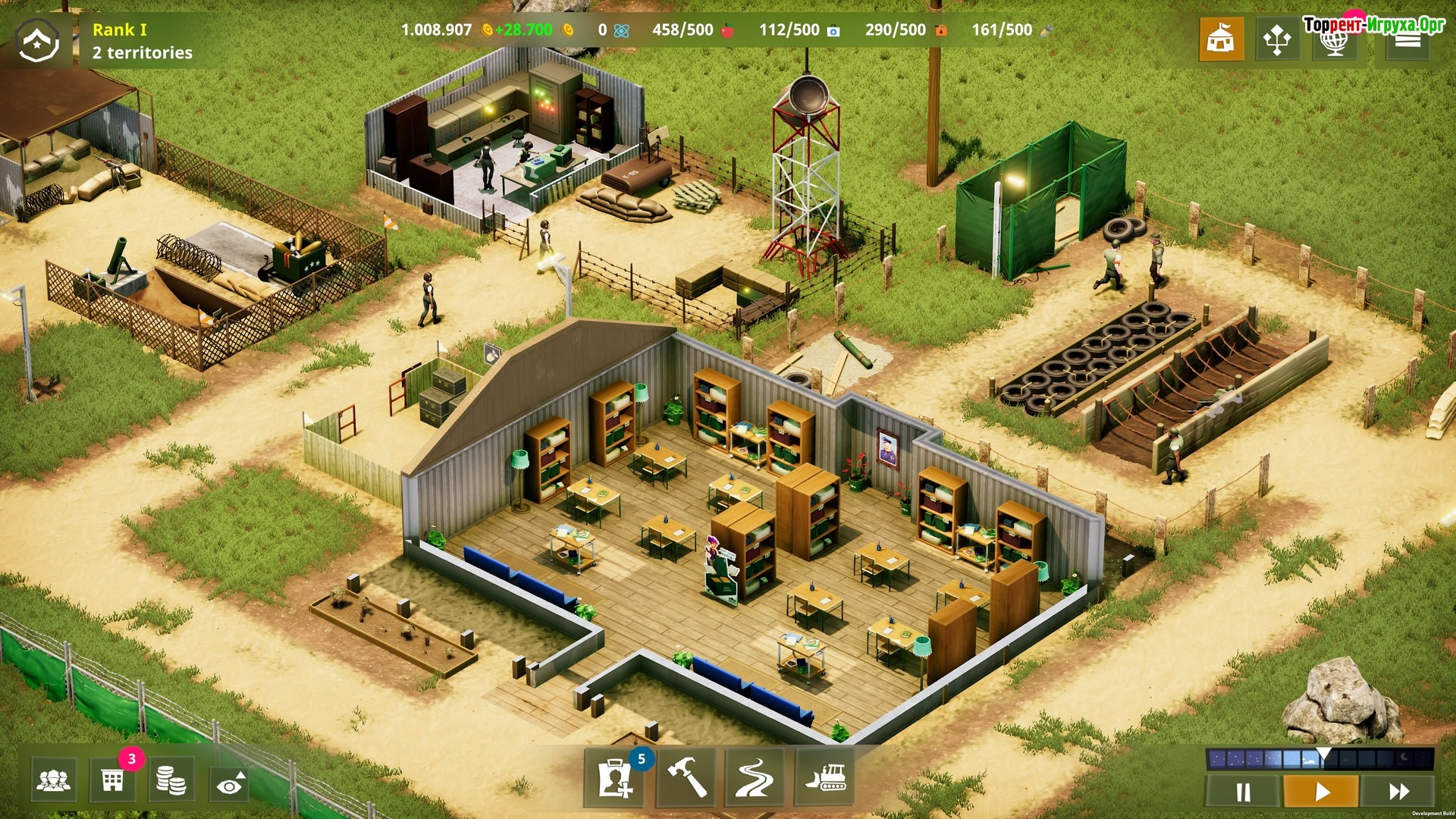Pause the game time
This screenshot has width=1456, height=819.
click(1244, 792)
